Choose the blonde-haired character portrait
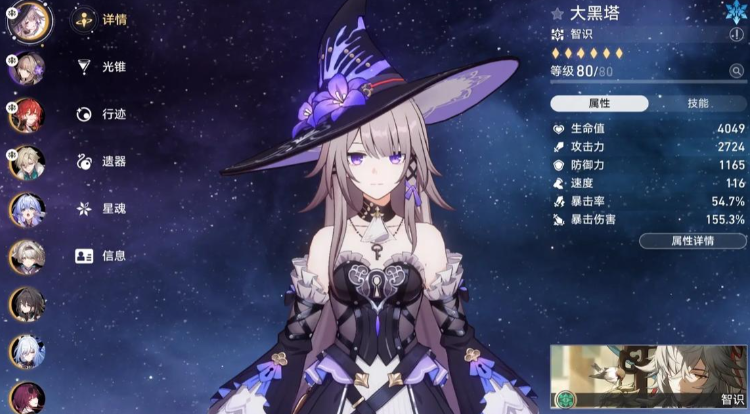Viewport: 750px width, 414px height. [x=27, y=161]
